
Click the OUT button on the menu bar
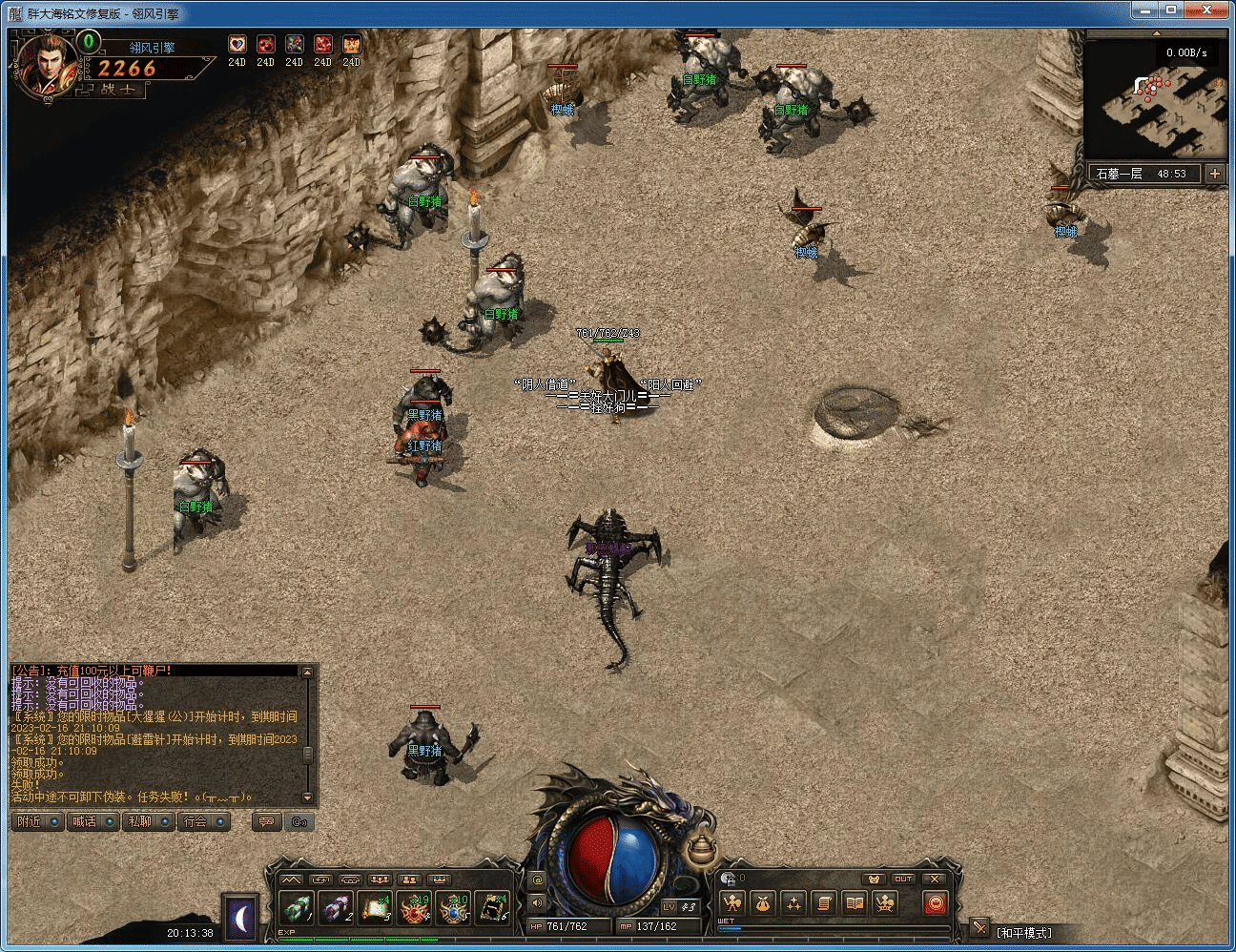coord(903,879)
